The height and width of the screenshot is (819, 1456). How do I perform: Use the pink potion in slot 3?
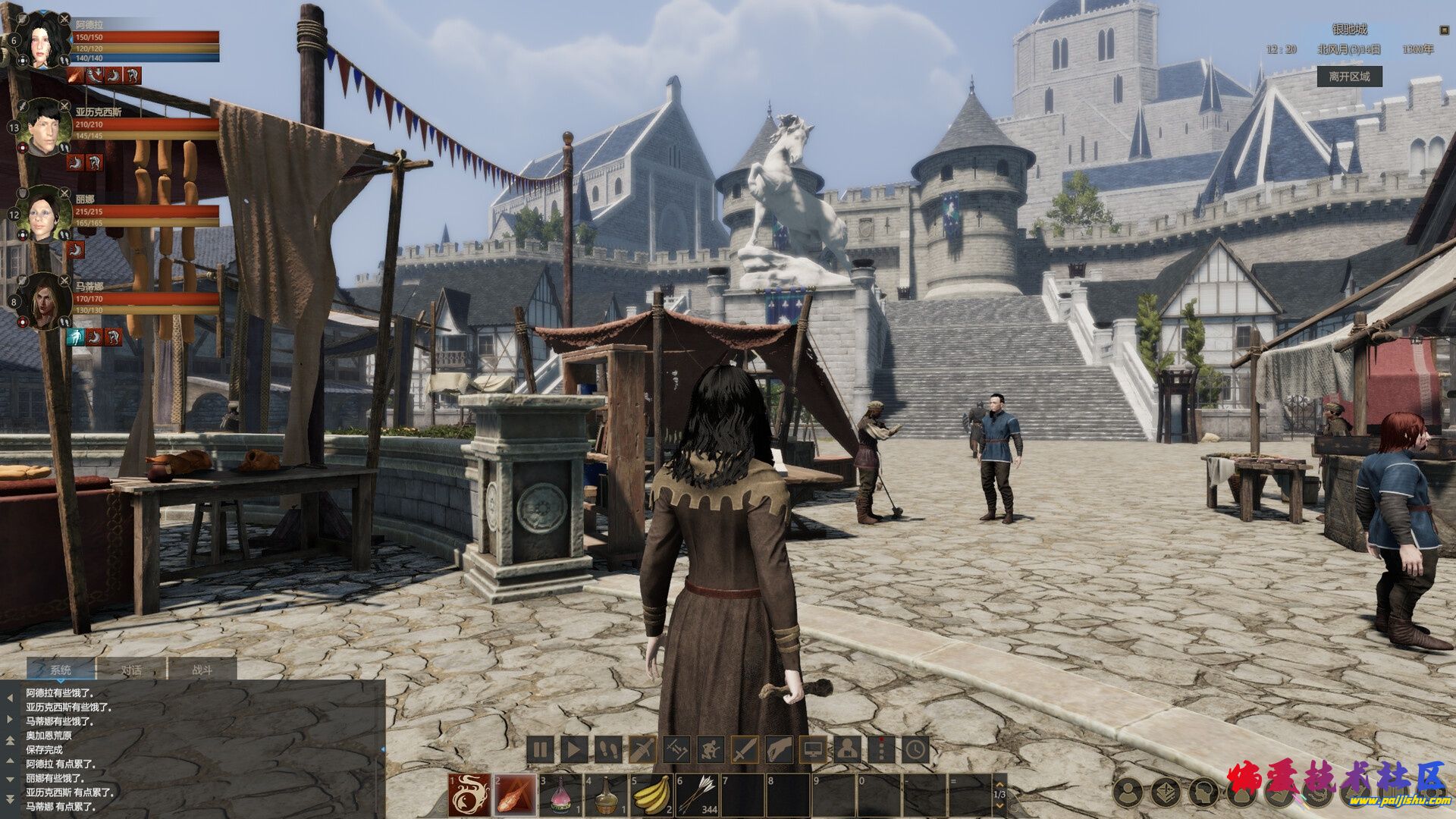pos(560,795)
